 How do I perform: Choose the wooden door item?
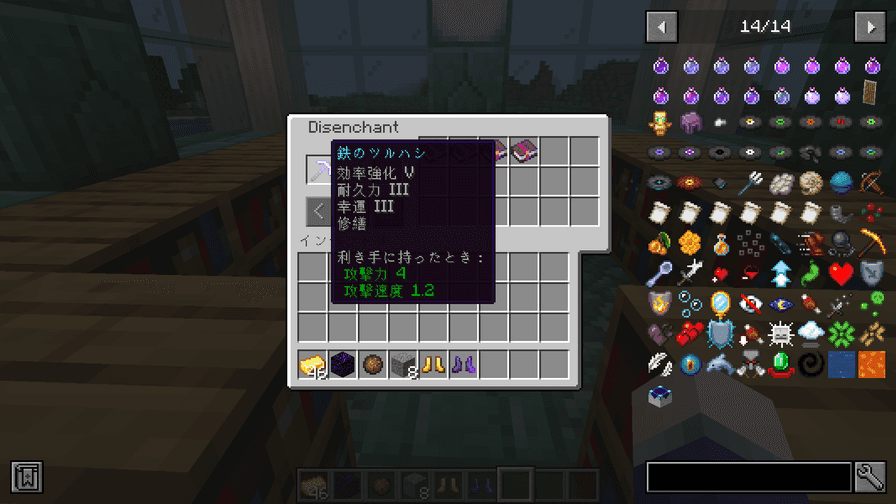[x=871, y=93]
